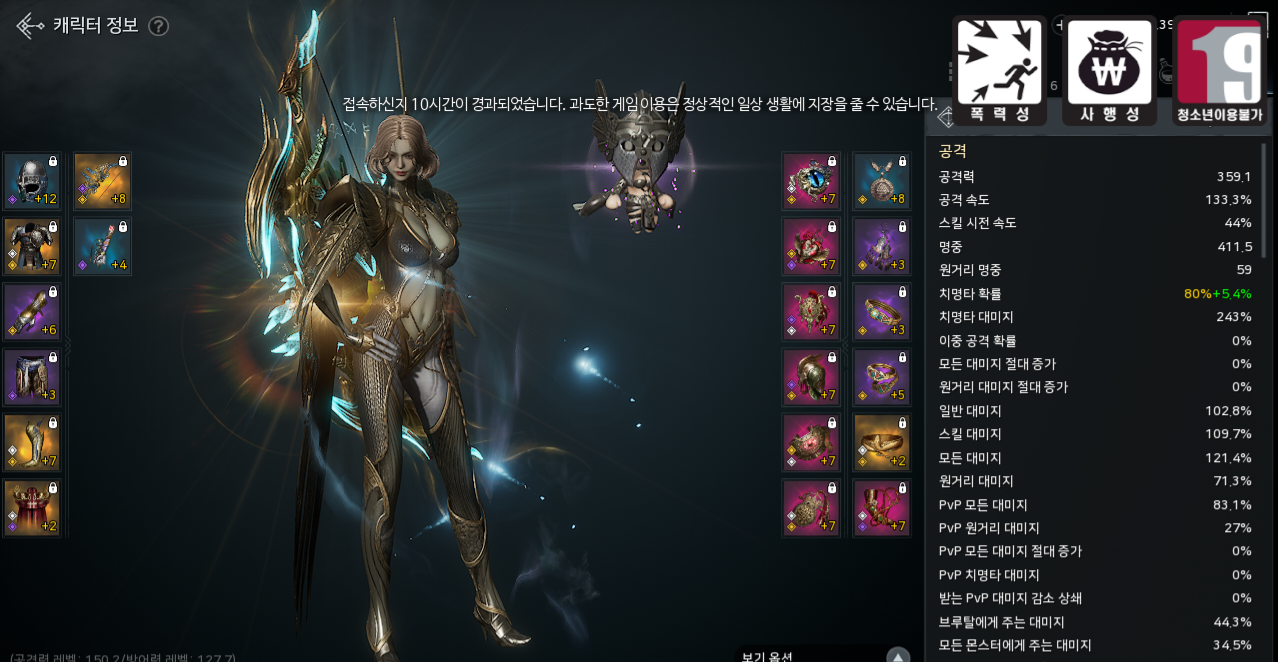Go back using the arrow beside 캐릭터 정보
Viewport: 1278px width, 662px height.
(29, 26)
